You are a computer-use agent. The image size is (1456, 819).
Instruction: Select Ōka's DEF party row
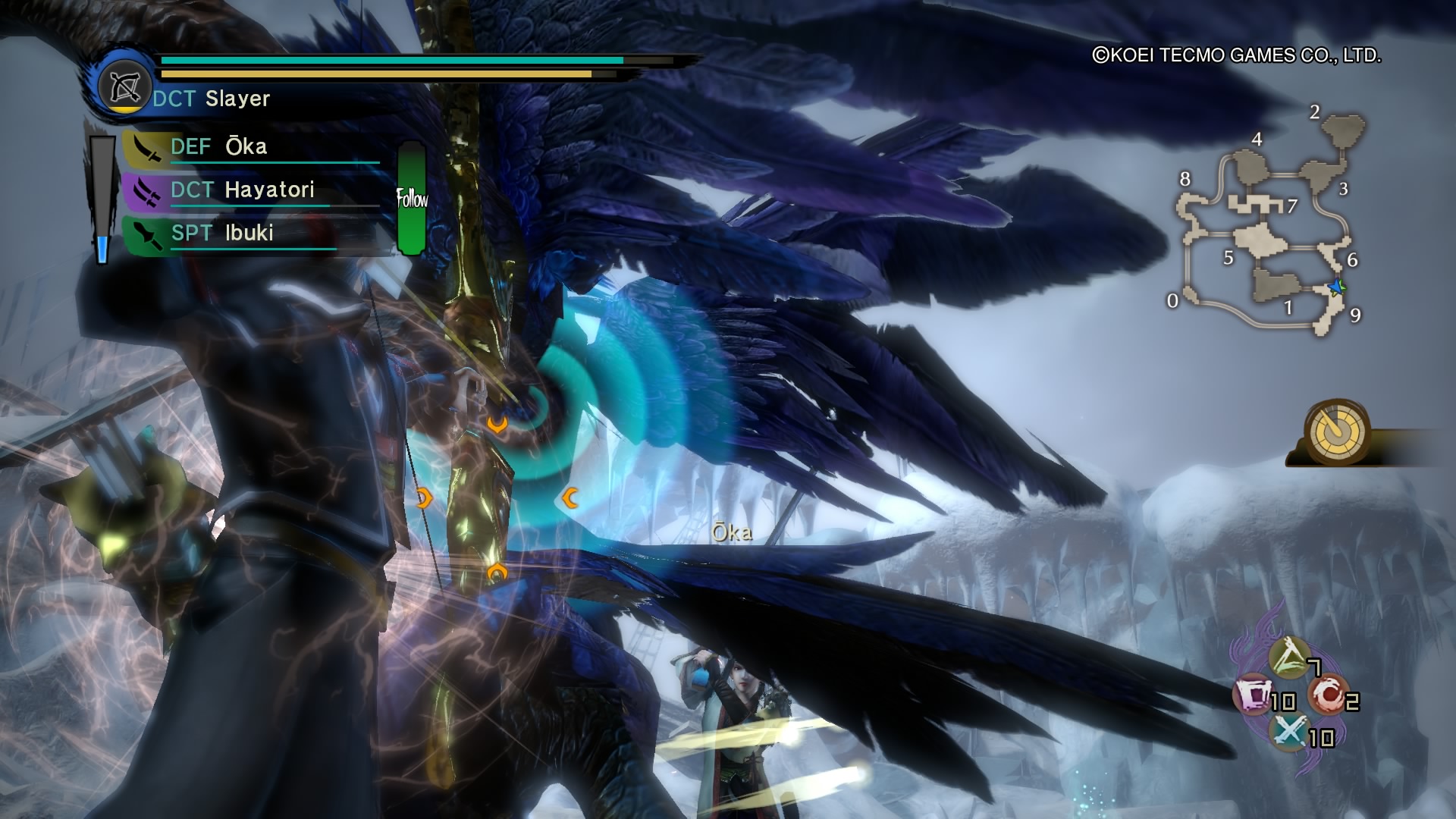tap(250, 147)
